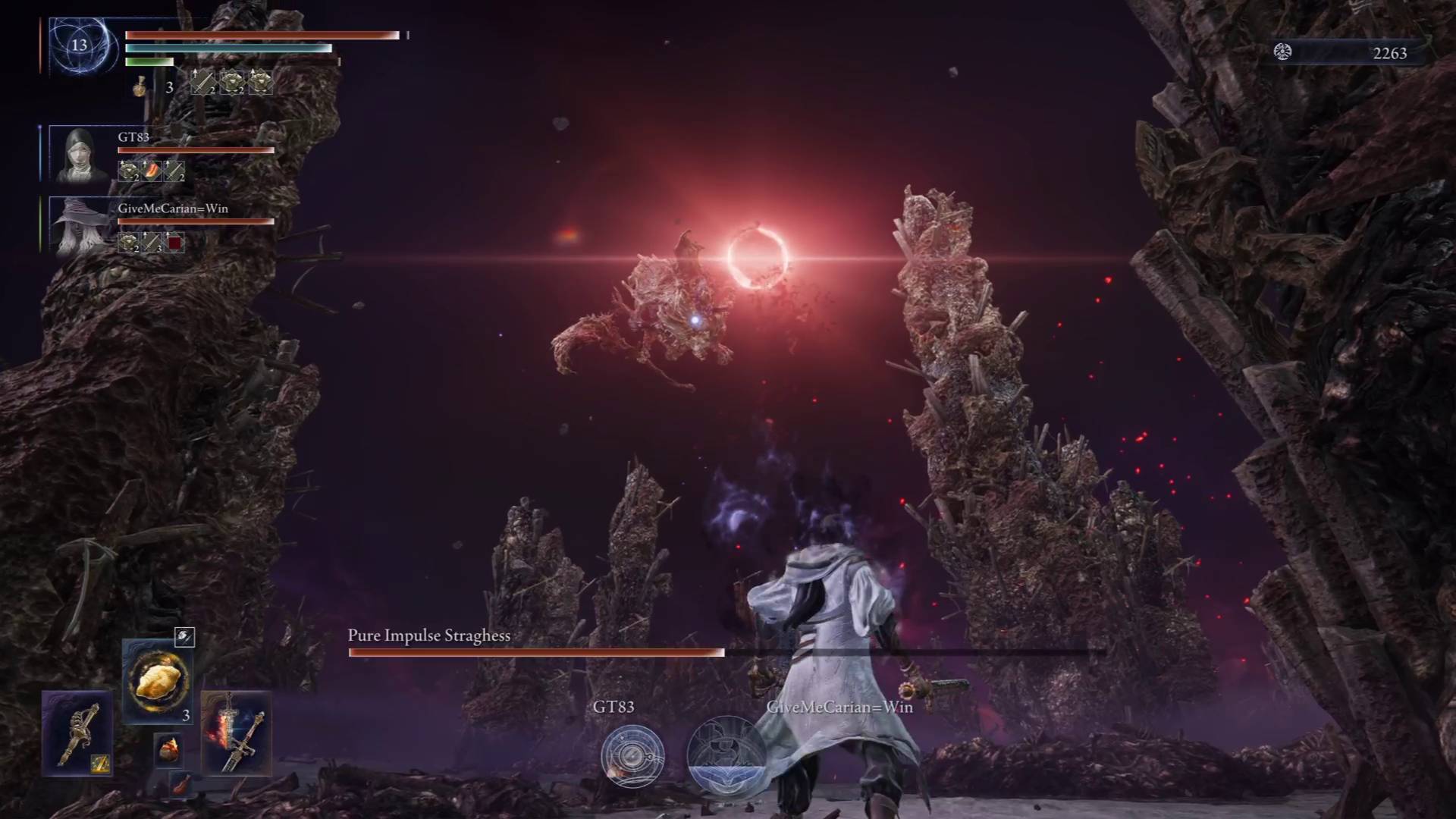Click the fire-curved-sword buff on GT83
The height and width of the screenshot is (819, 1456).
click(x=152, y=171)
